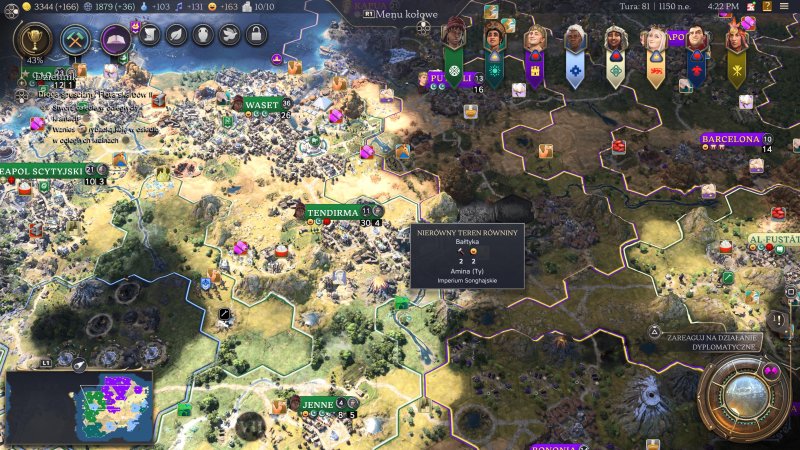The width and height of the screenshot is (800, 450).
Task: Select the Tendirma city banner
Action: tap(332, 212)
